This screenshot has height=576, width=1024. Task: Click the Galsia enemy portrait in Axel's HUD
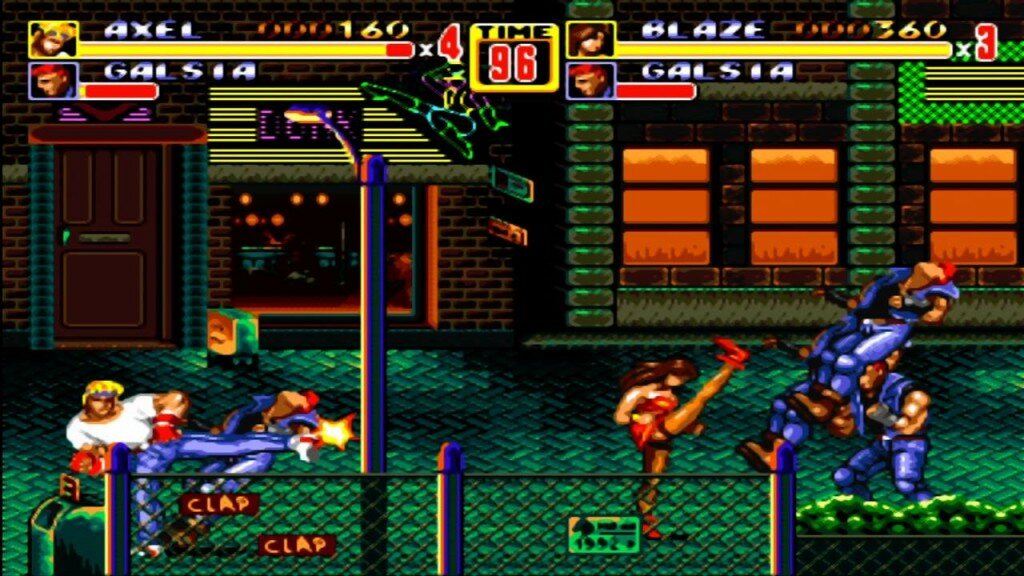pyautogui.click(x=47, y=81)
